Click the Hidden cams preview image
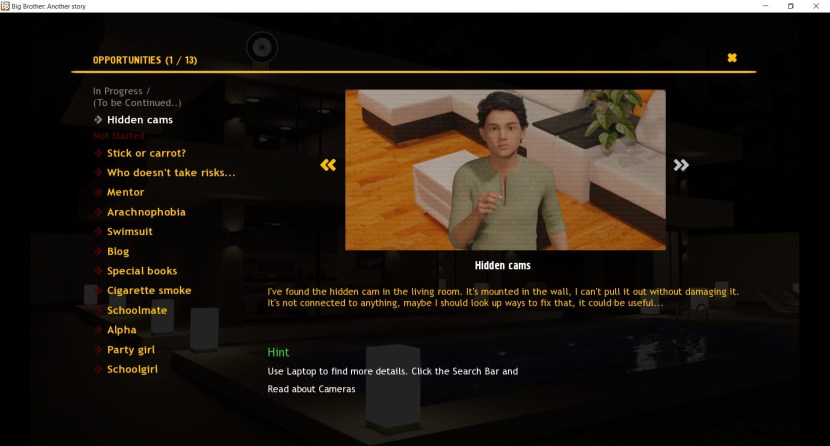This screenshot has width=830, height=446. click(505, 169)
